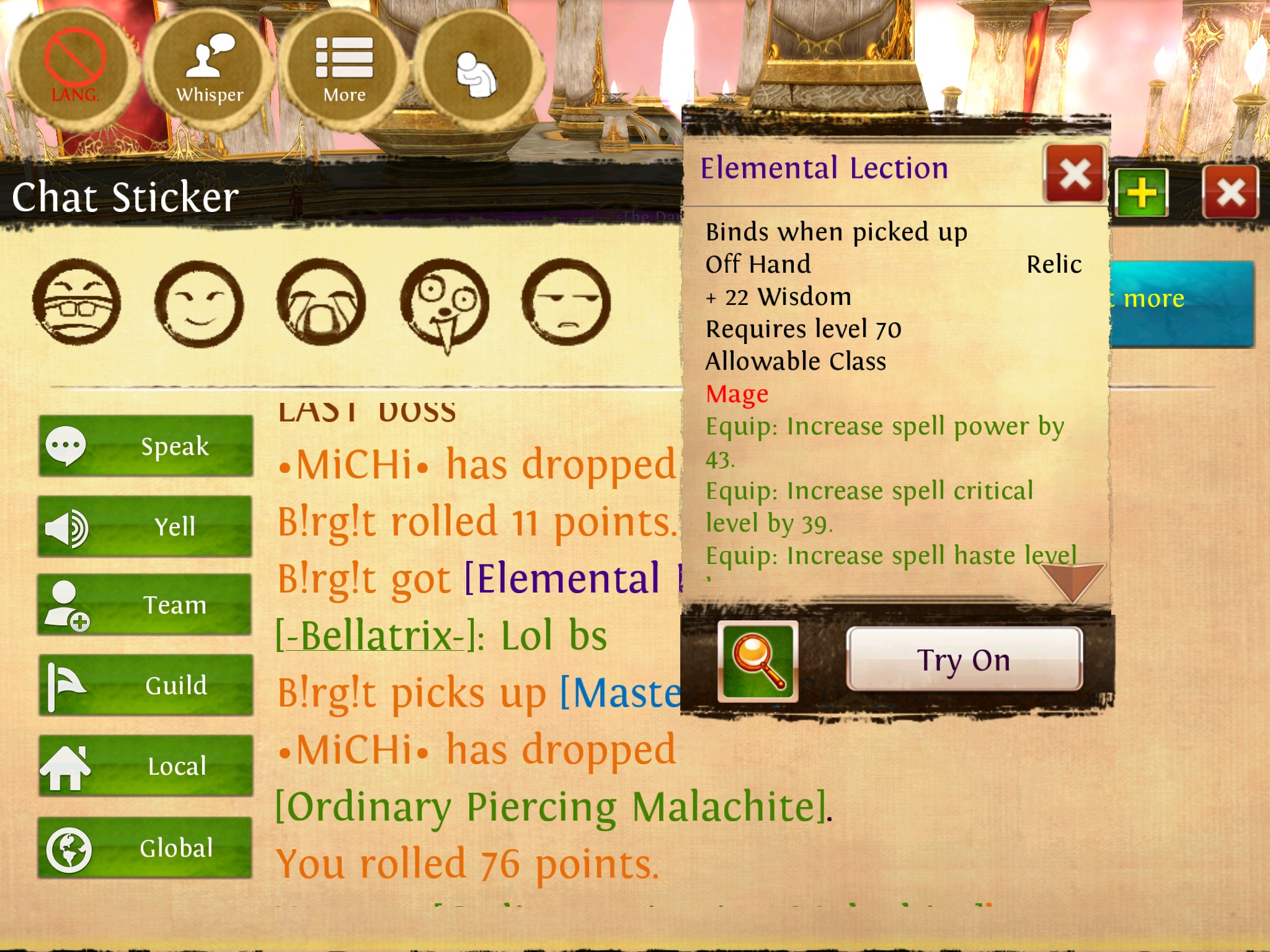Switch to the Yell chat channel
The width and height of the screenshot is (1270, 952).
146,527
